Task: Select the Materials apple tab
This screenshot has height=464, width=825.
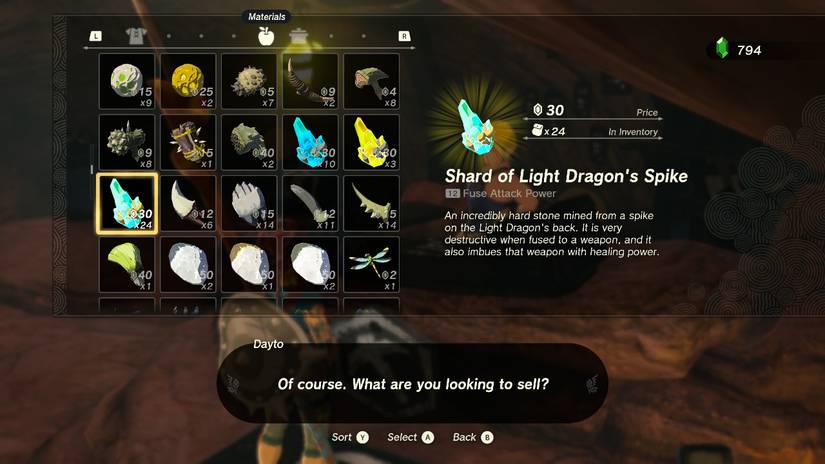Action: pos(265,36)
